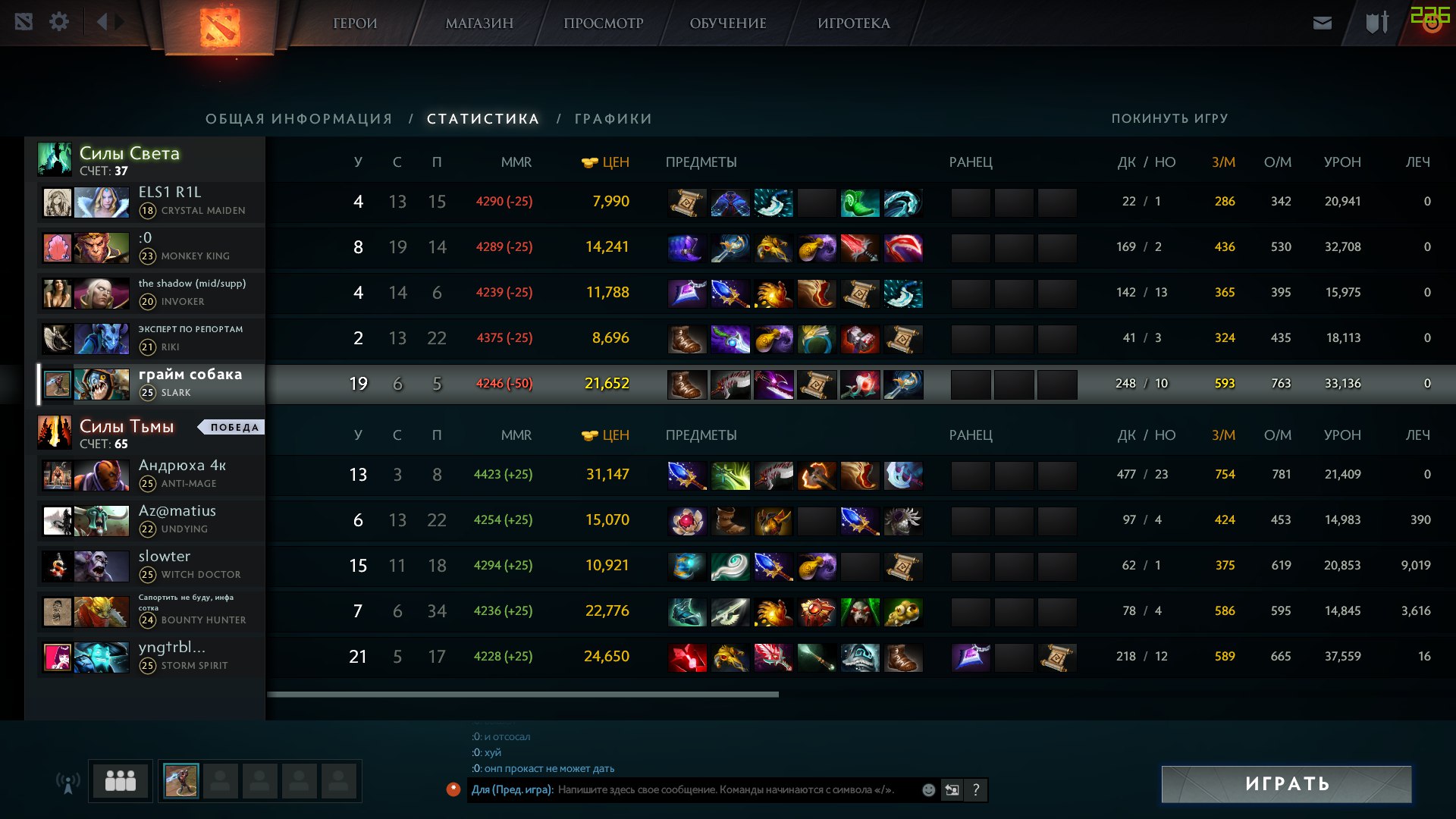This screenshot has width=1456, height=819.
Task: Open the settings gear icon
Action: pos(59,22)
